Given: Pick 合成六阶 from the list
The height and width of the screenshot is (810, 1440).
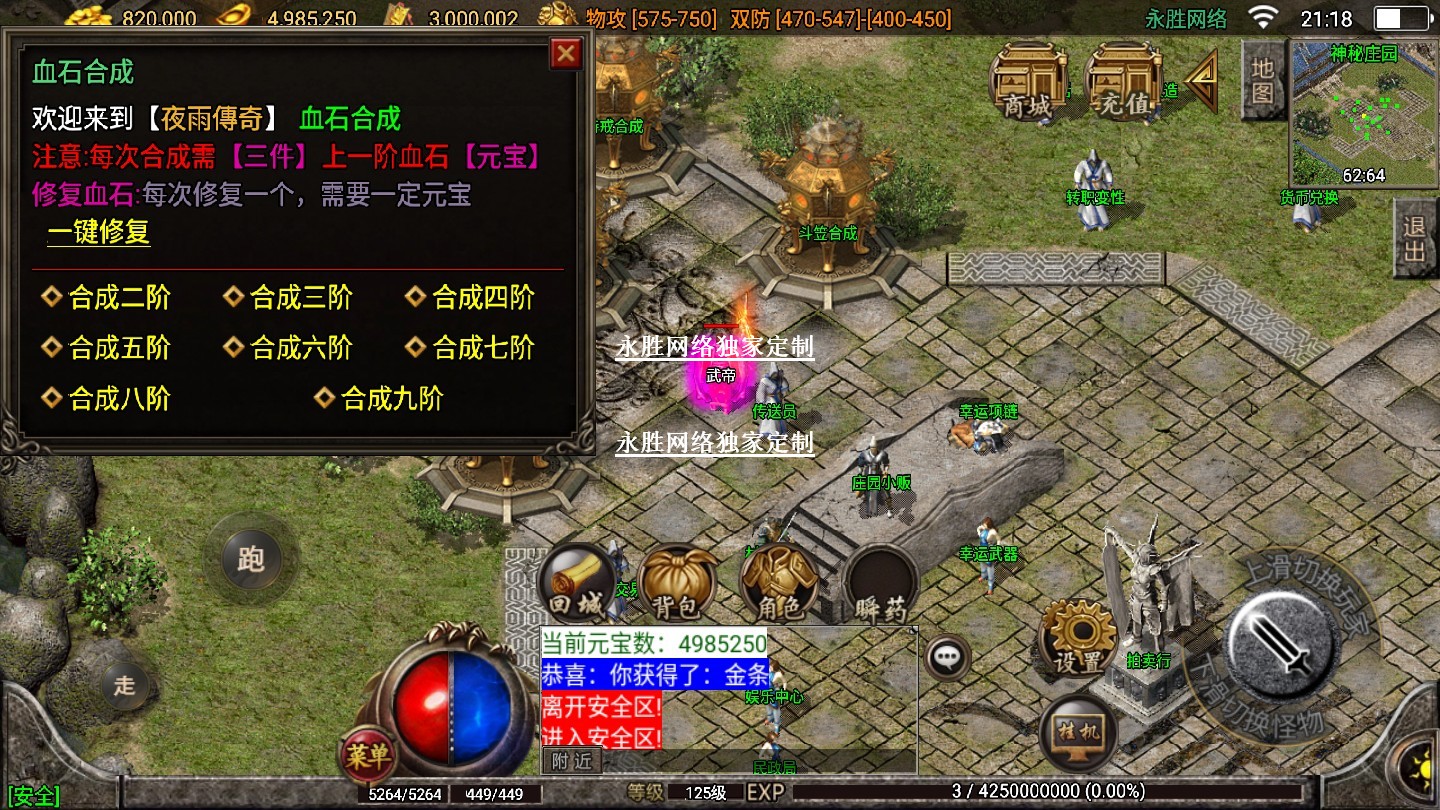Looking at the screenshot, I should coord(300,348).
